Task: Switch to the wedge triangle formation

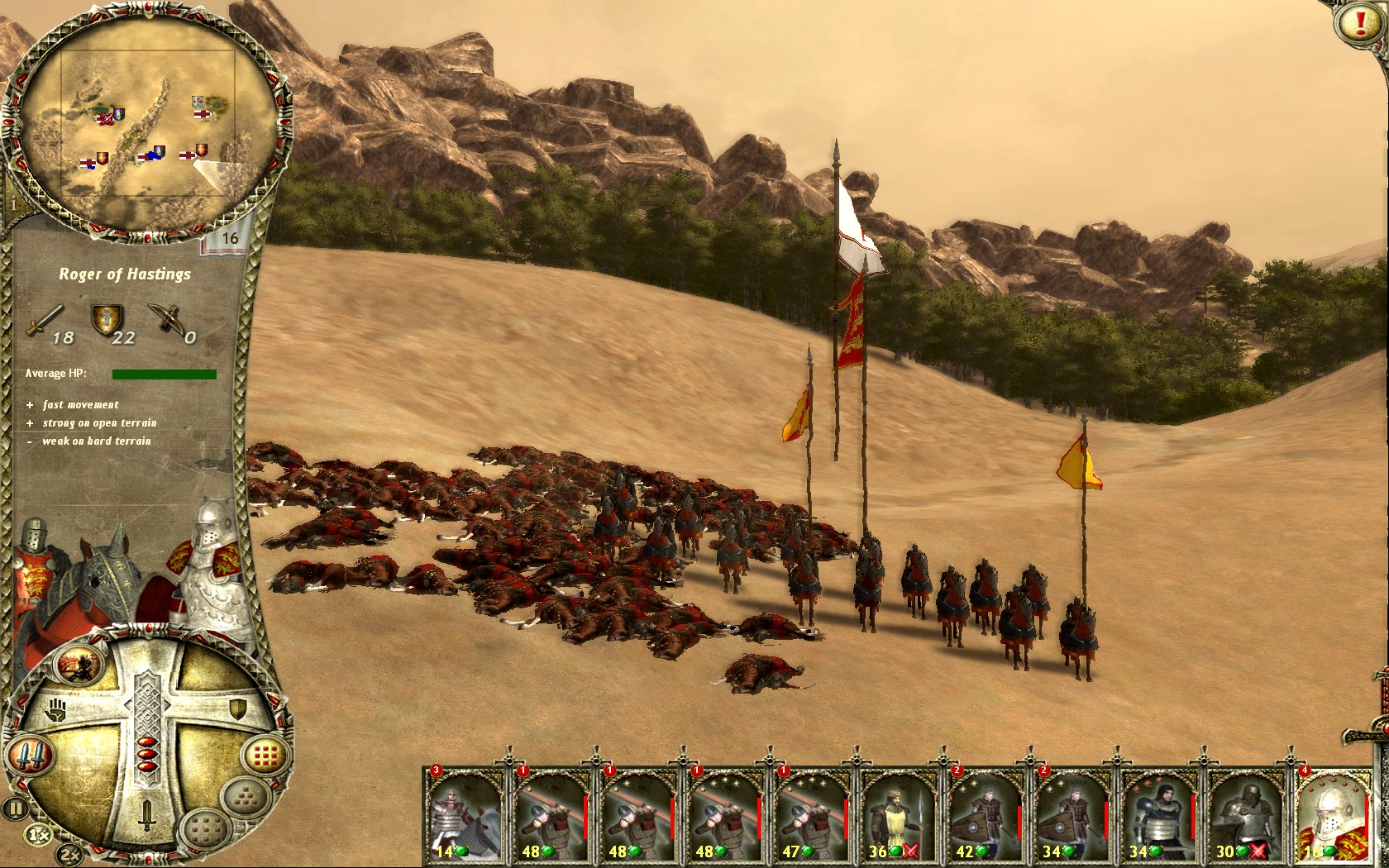Action: click(x=246, y=799)
